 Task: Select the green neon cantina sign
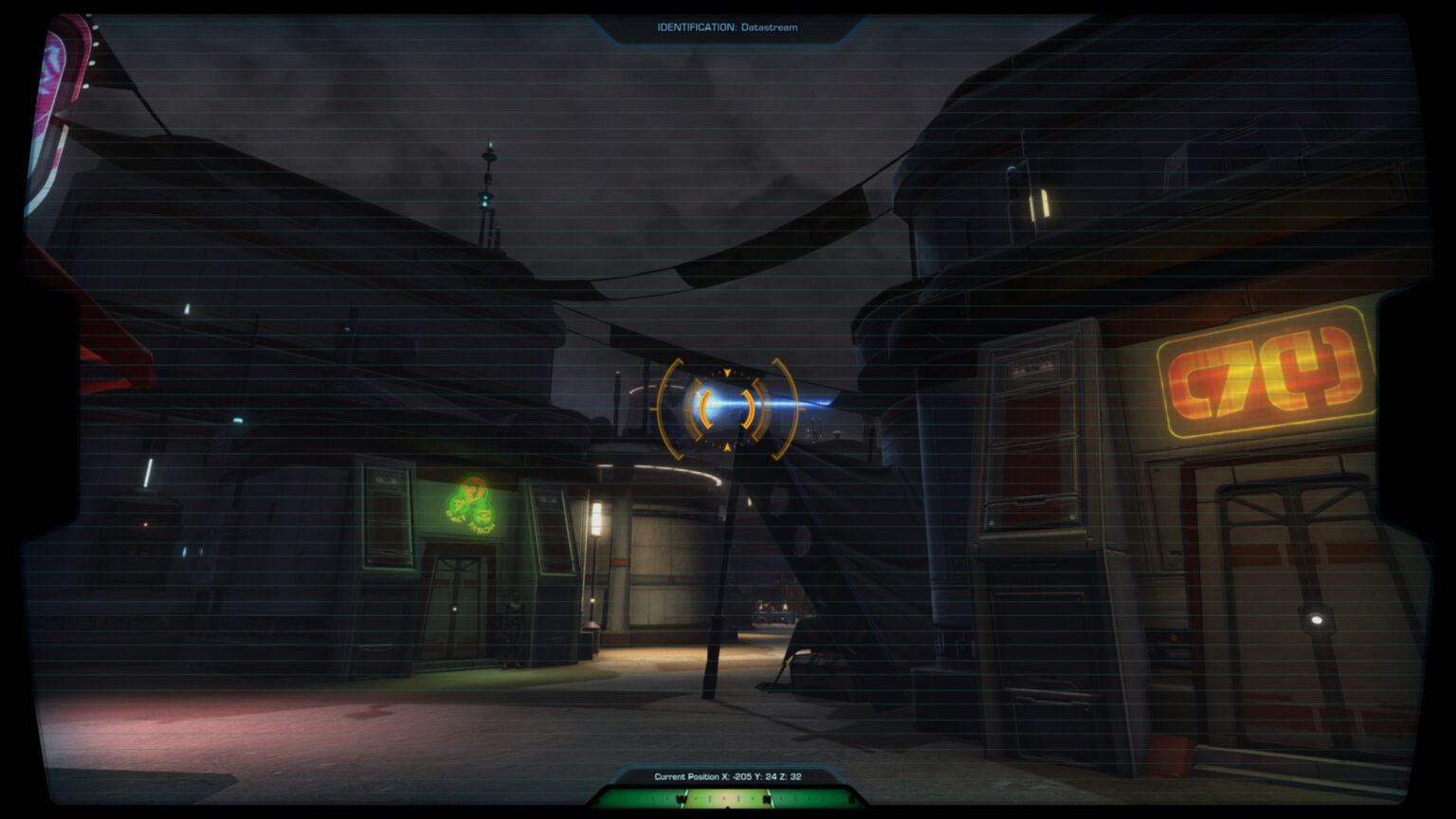[471, 502]
